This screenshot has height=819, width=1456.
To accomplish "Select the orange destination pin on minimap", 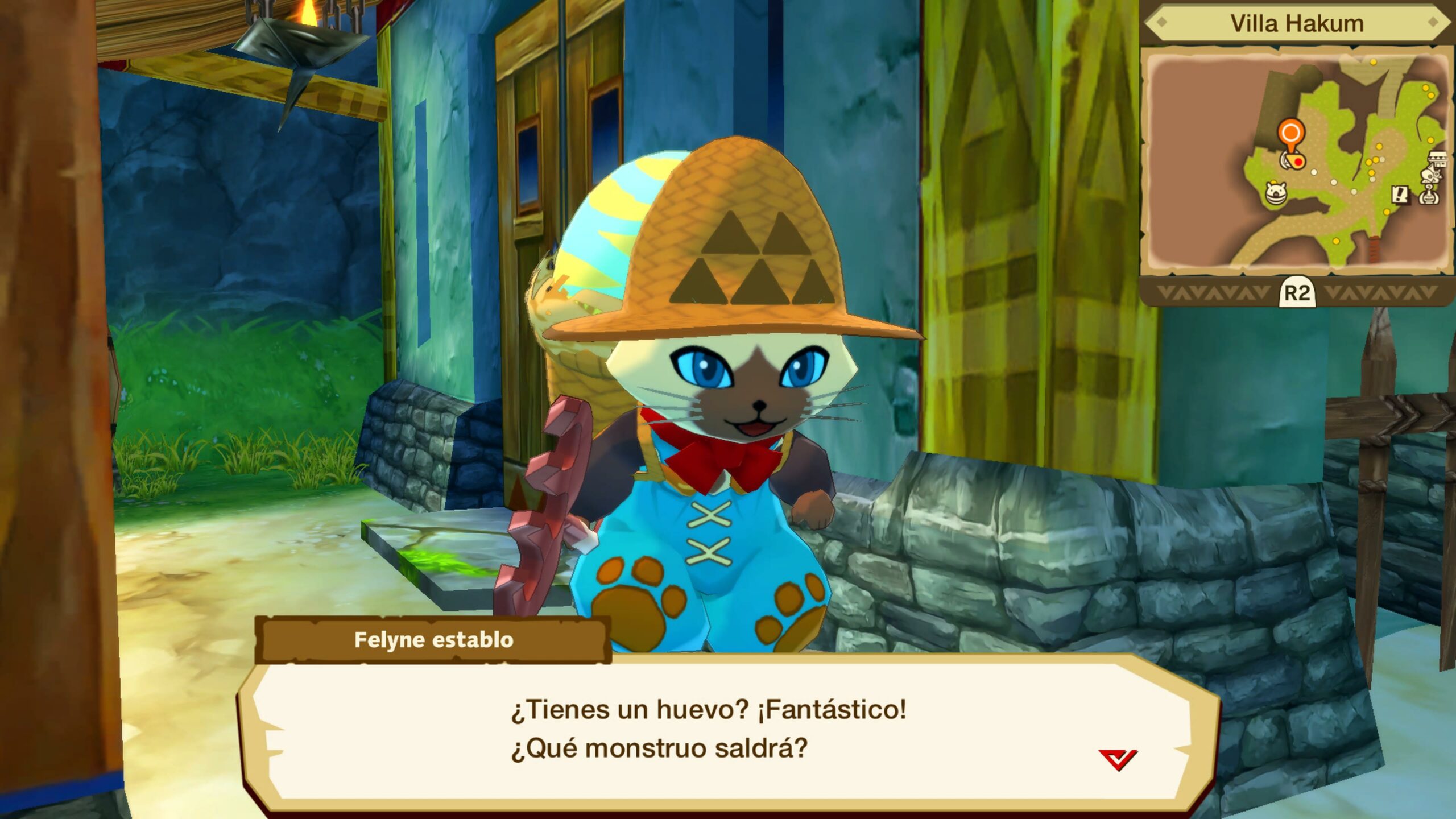I will click(1290, 134).
